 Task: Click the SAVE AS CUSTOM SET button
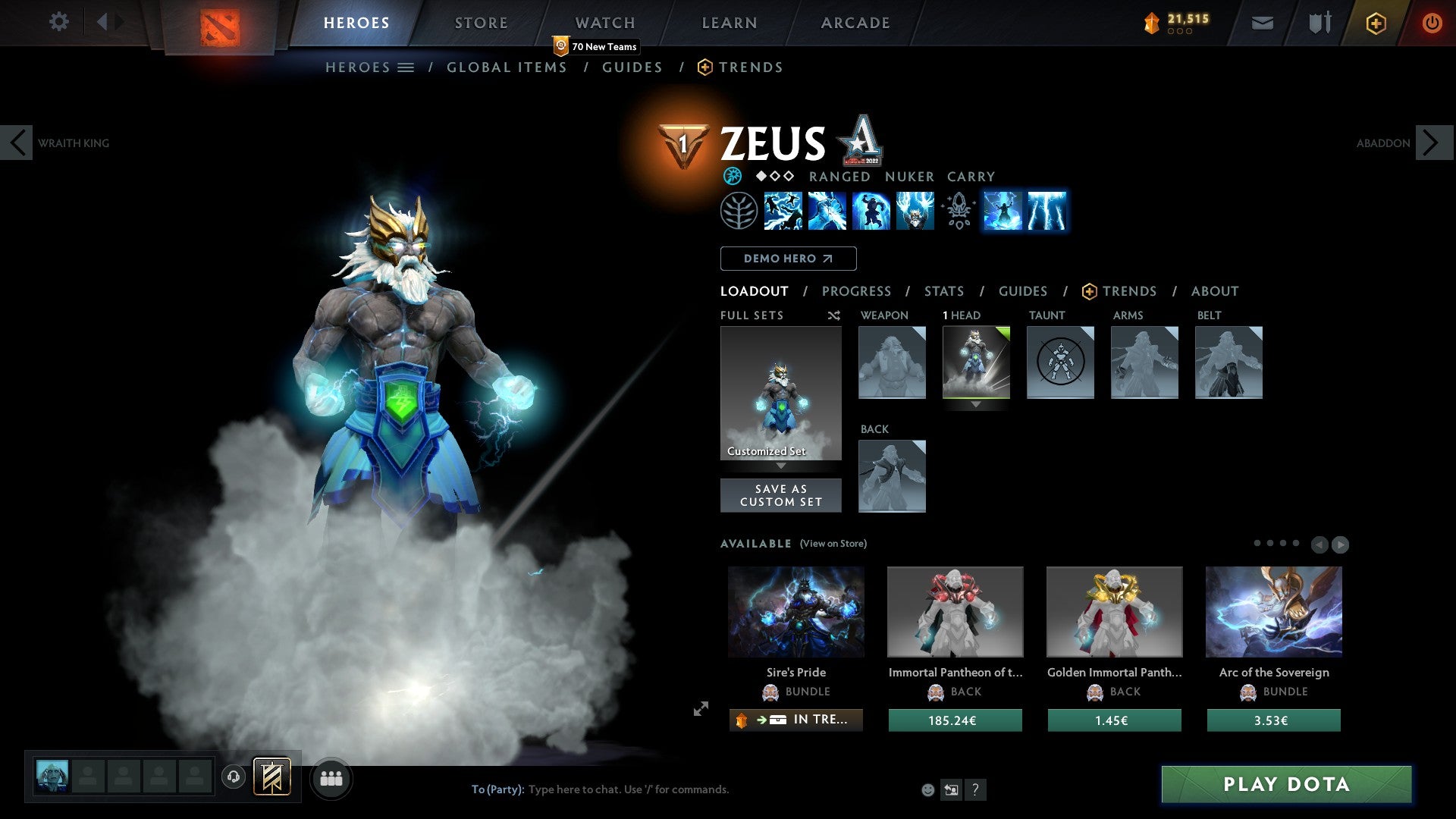(780, 495)
